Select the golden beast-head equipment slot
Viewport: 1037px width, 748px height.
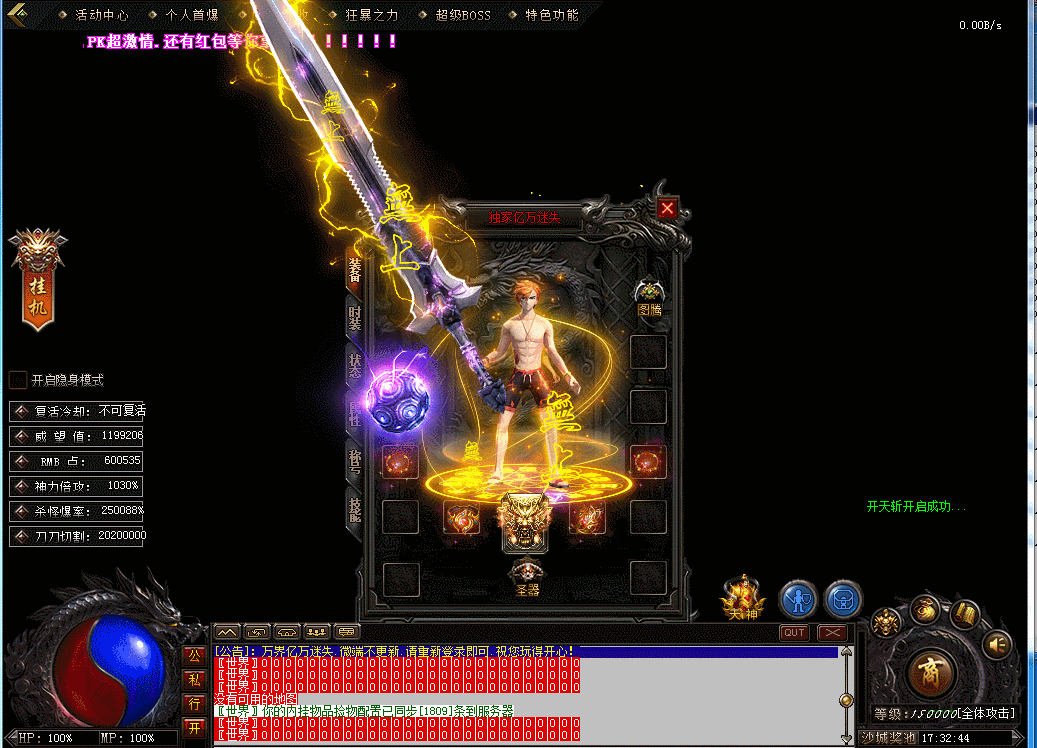pyautogui.click(x=525, y=522)
